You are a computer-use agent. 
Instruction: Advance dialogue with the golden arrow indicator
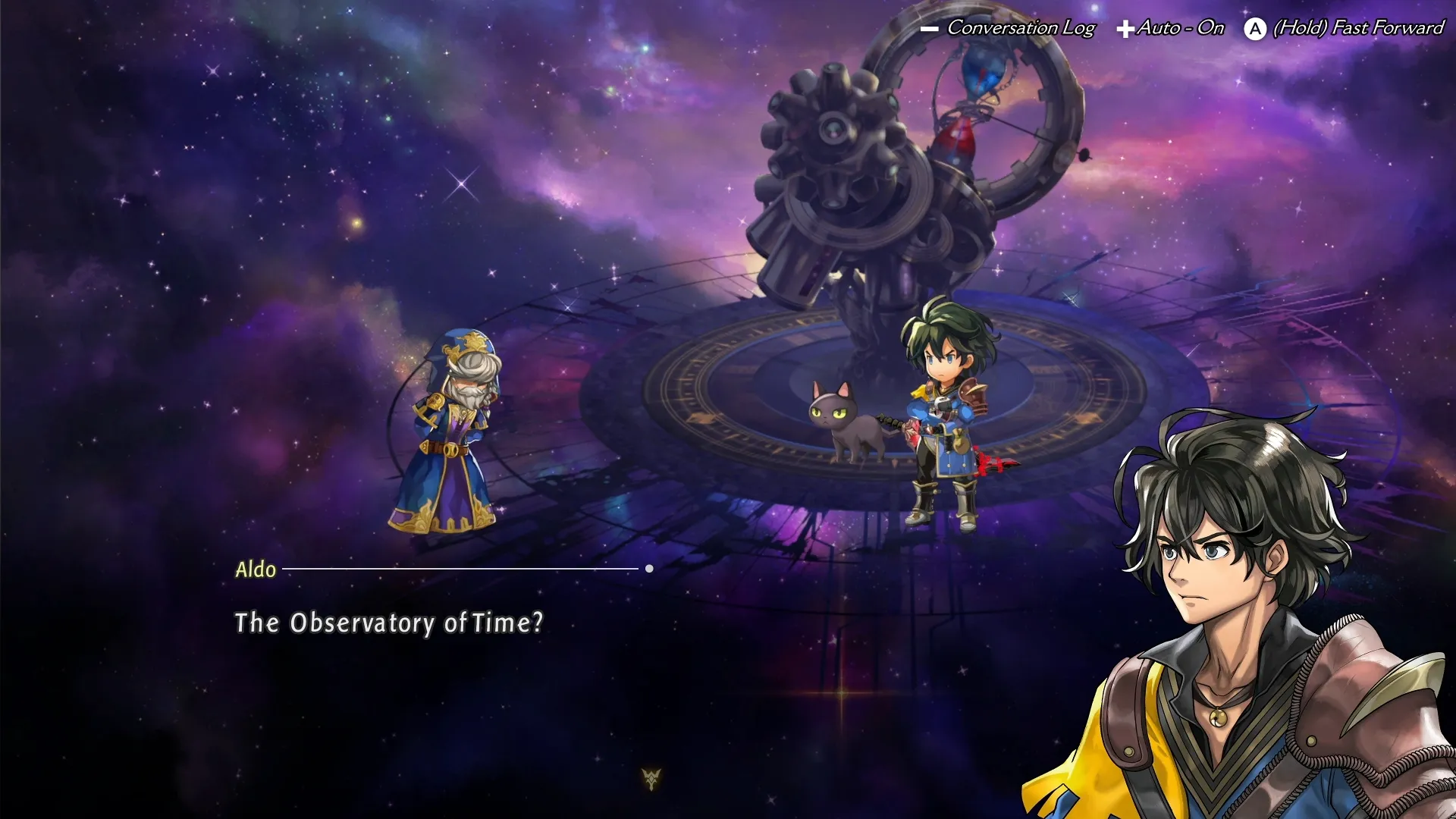651,778
